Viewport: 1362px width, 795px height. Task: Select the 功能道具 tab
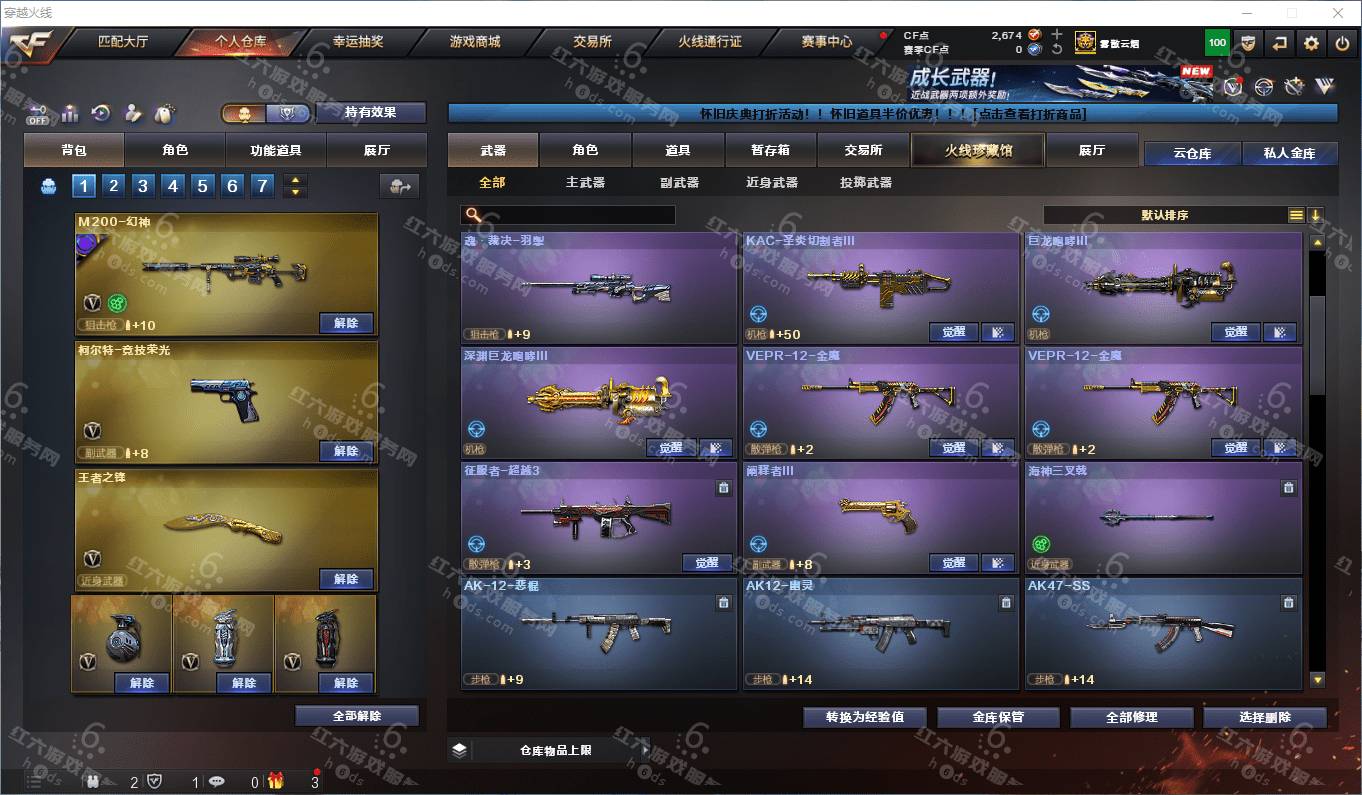(276, 150)
